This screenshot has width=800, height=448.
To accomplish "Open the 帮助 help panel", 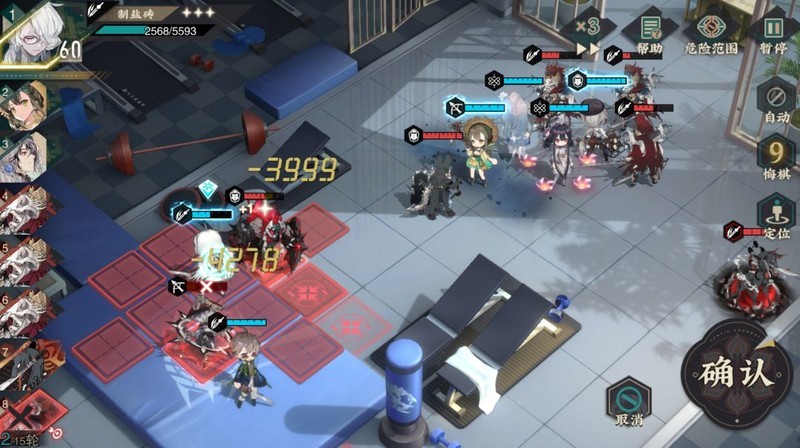I will 649,31.
